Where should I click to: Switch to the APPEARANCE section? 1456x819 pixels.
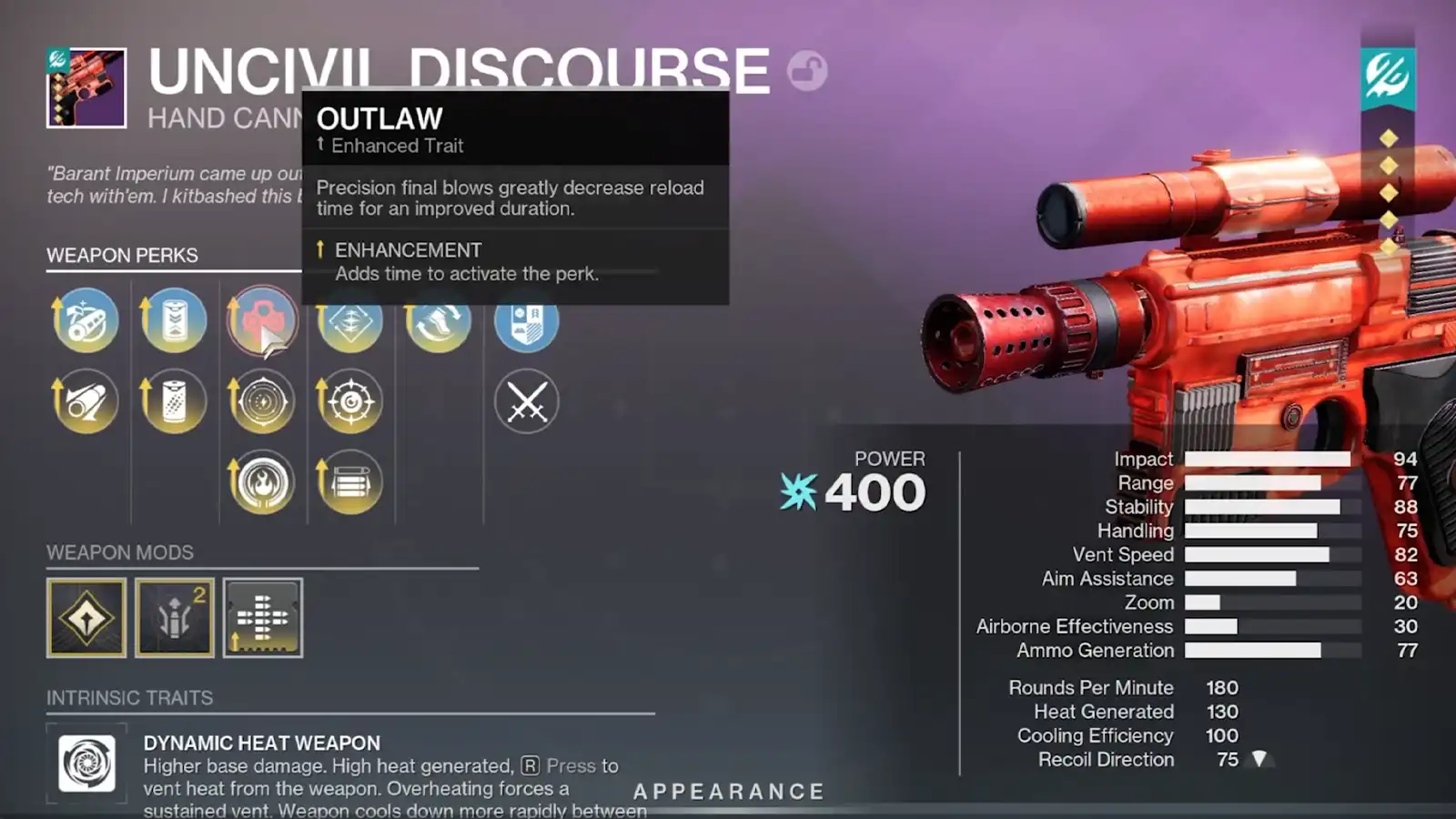click(x=728, y=790)
